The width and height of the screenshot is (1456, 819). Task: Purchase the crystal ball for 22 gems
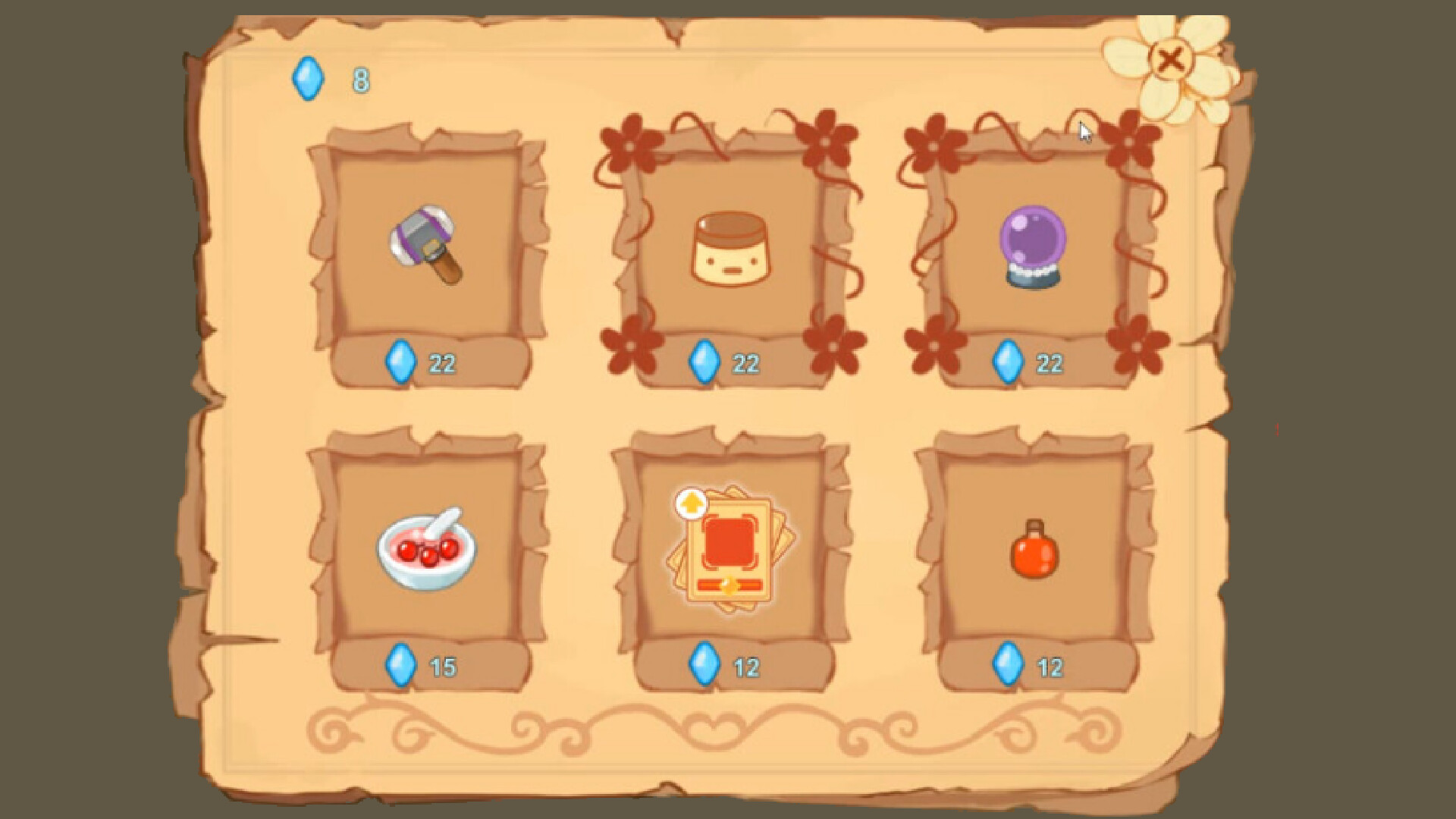(1031, 363)
